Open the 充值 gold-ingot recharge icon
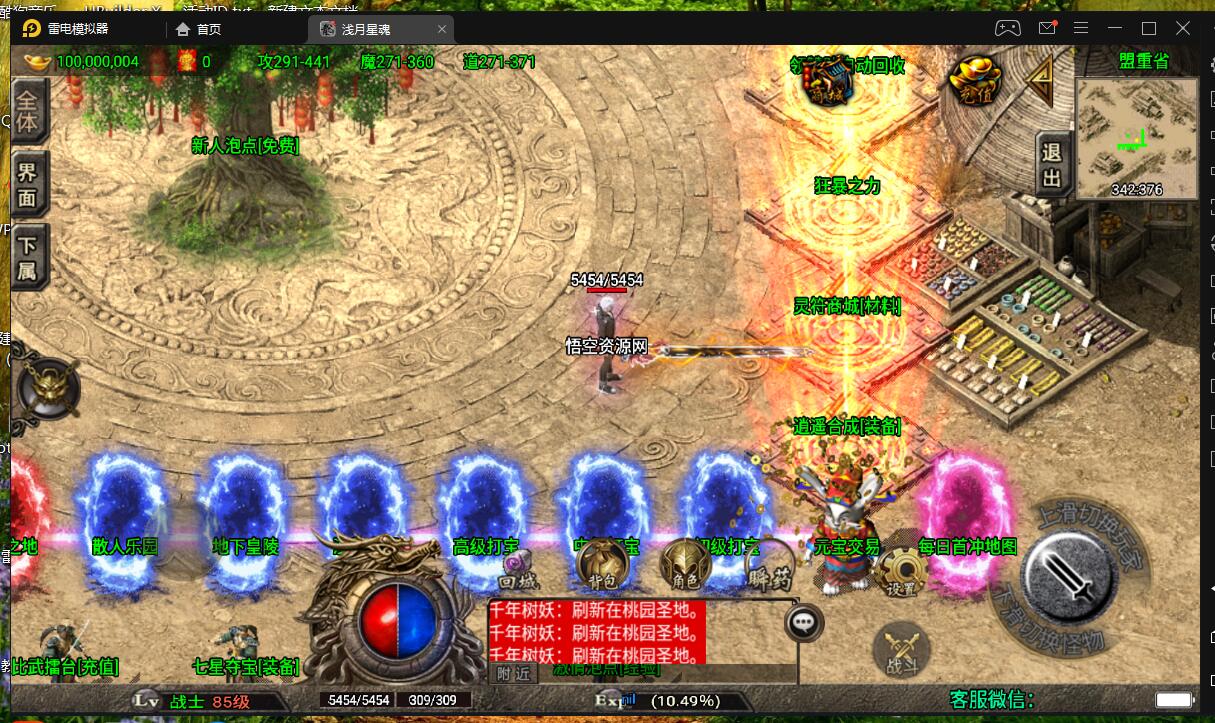 click(x=972, y=80)
